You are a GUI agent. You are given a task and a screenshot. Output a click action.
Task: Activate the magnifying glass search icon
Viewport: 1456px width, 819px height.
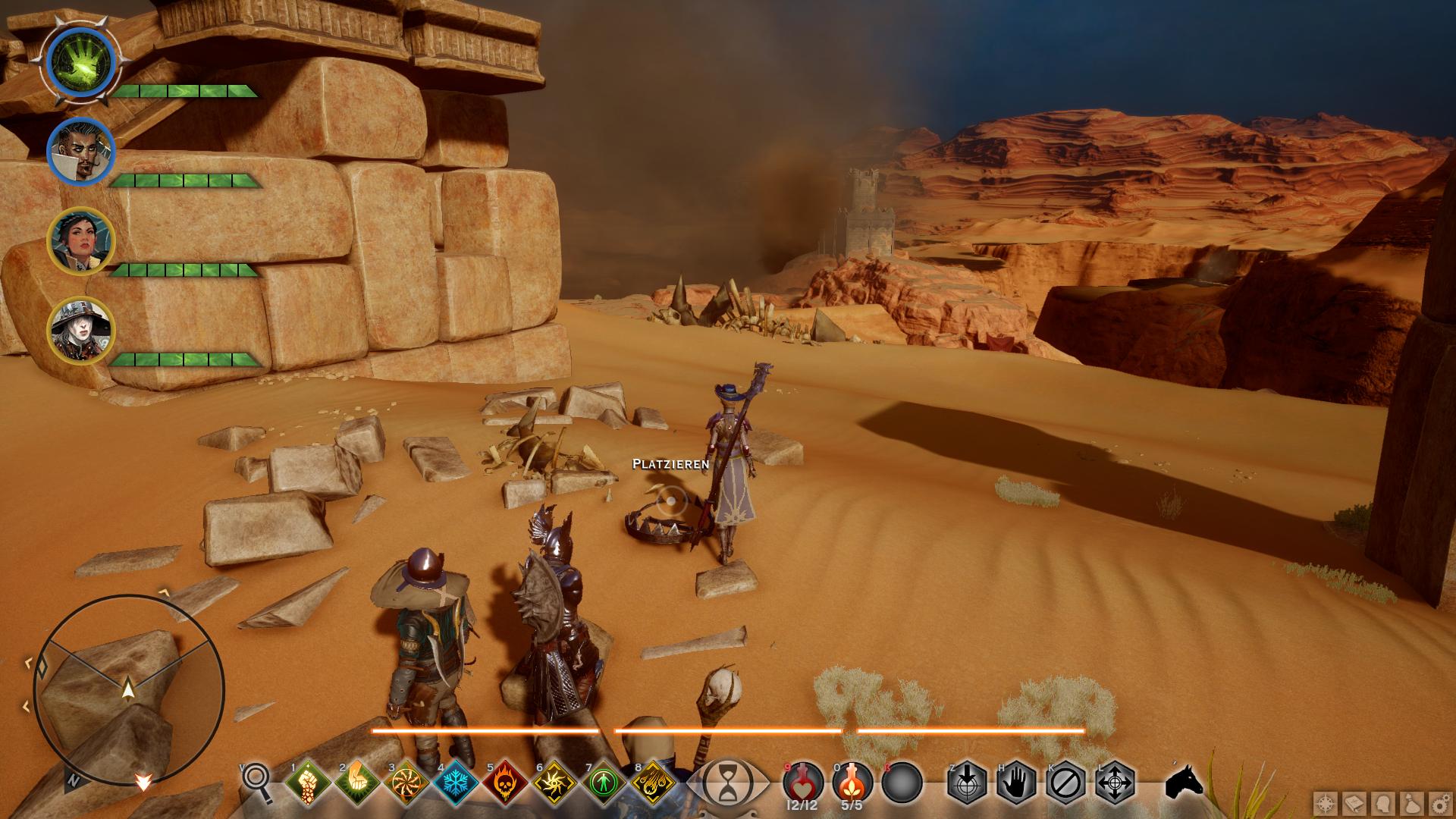[256, 781]
